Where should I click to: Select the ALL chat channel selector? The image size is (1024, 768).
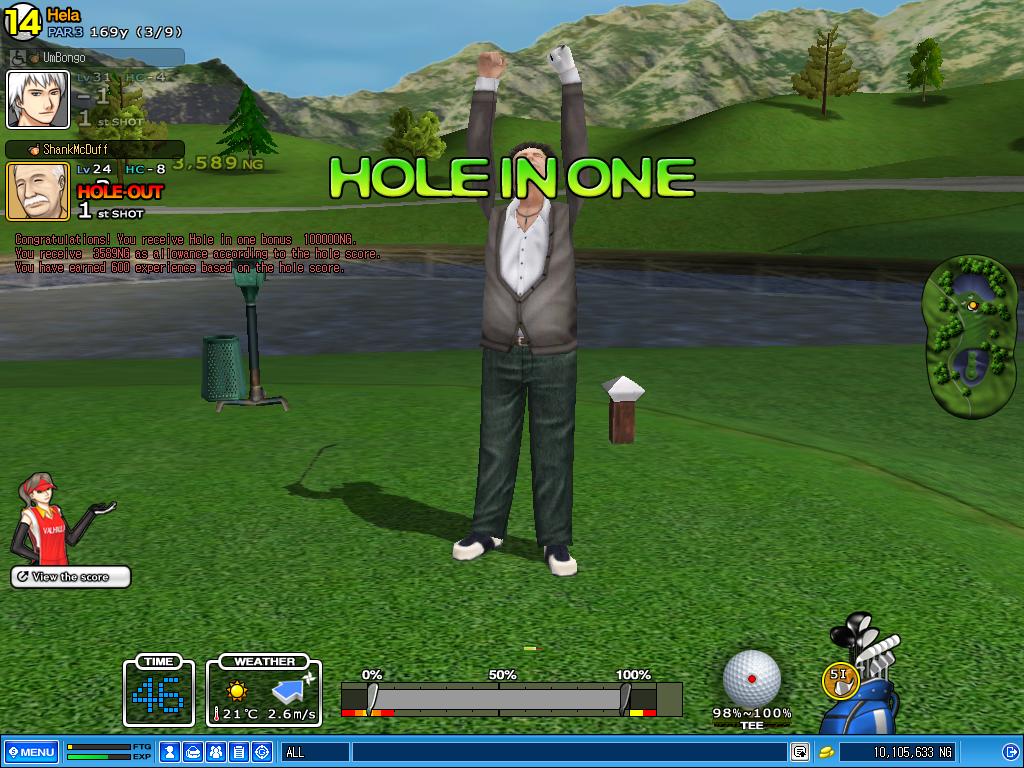point(315,752)
